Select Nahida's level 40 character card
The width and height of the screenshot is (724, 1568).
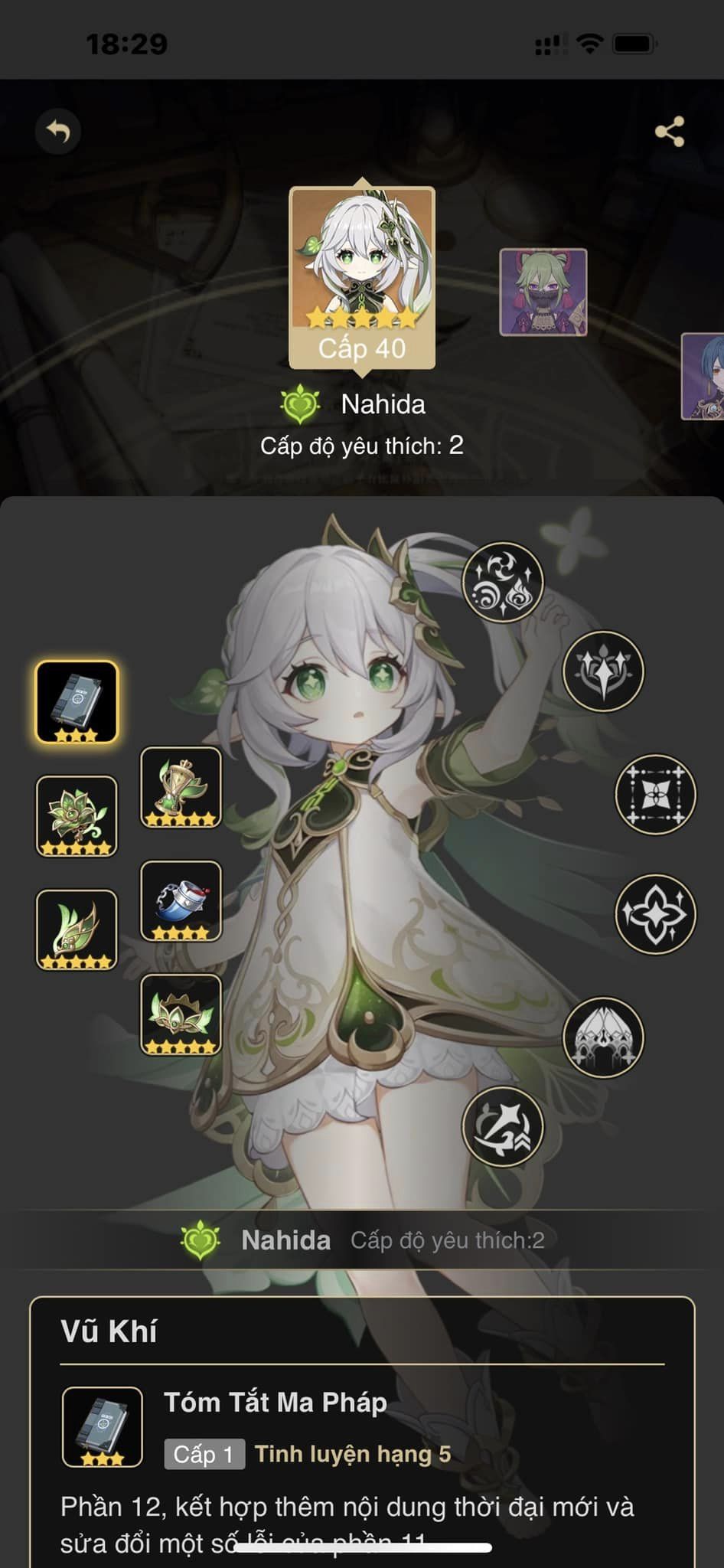click(x=362, y=277)
